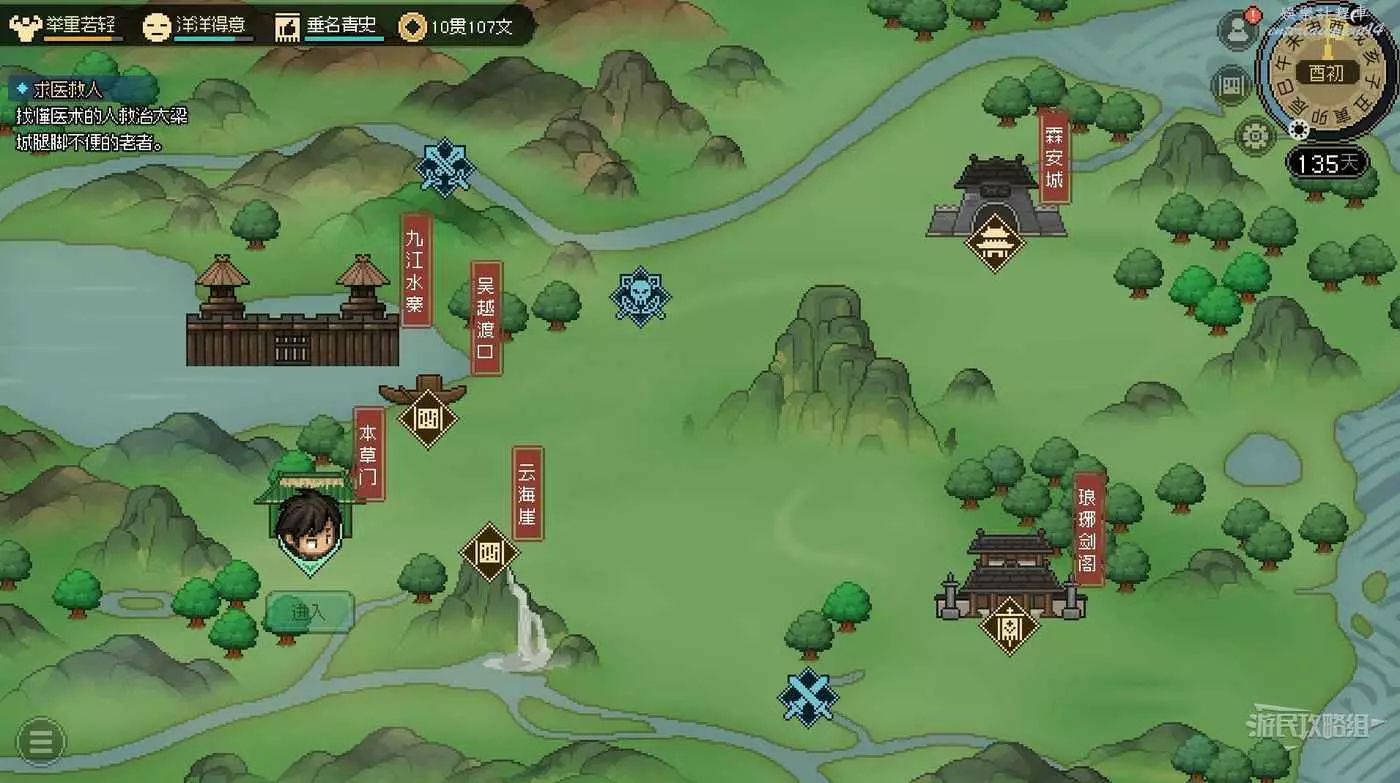Open the round map icon beside the dial
The image size is (1400, 783).
1231,85
